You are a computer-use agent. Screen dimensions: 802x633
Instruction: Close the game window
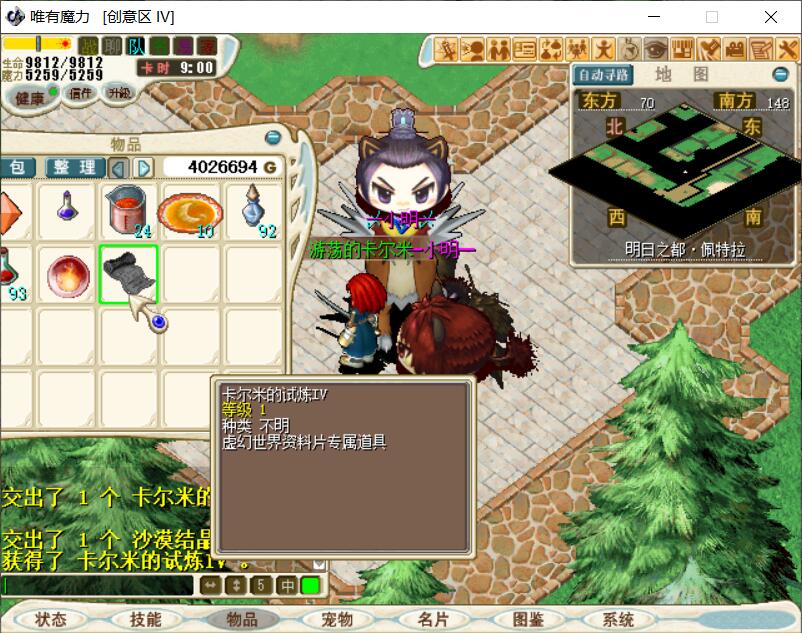click(x=771, y=17)
